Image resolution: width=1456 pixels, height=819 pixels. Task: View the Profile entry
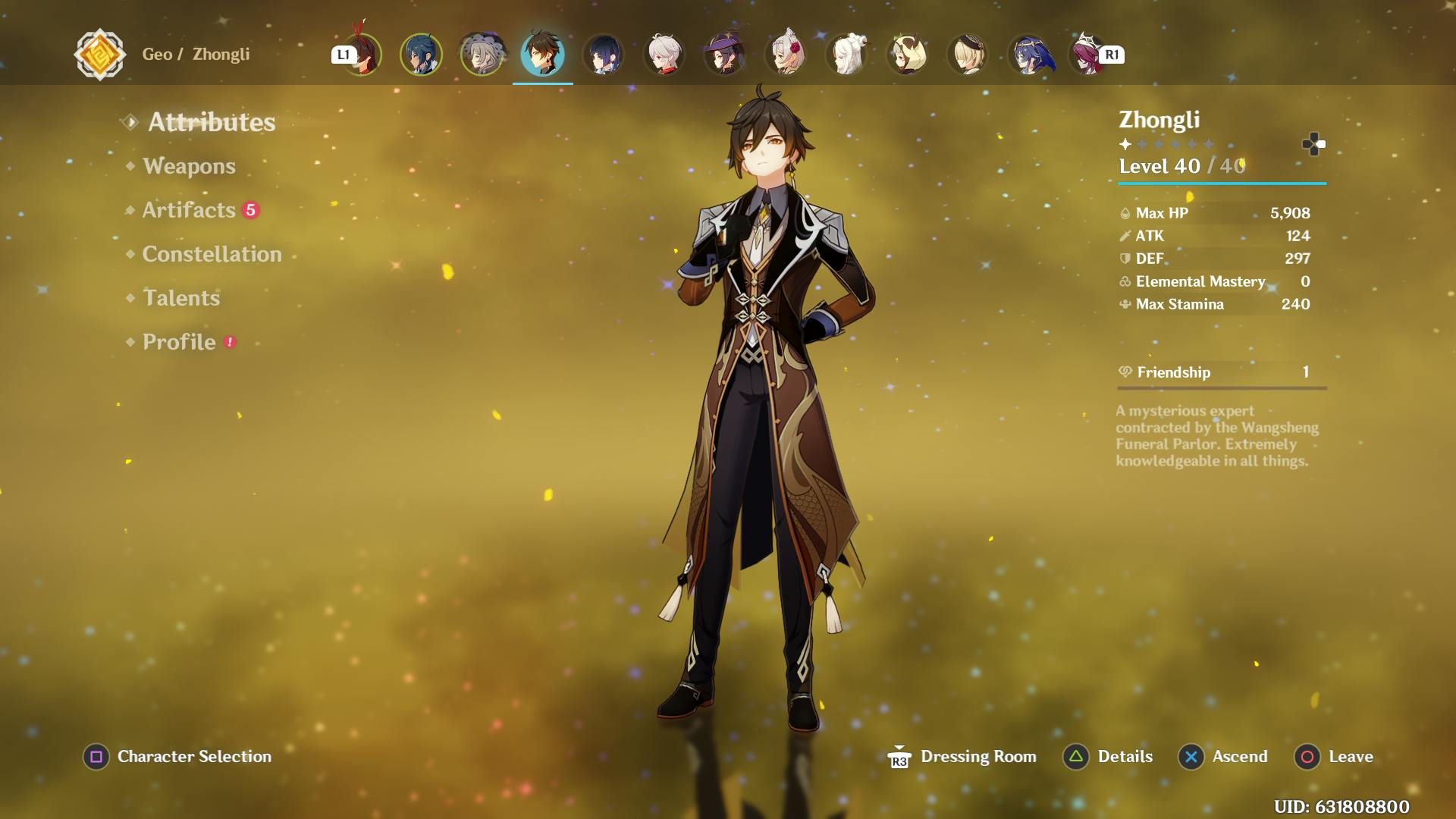(179, 342)
